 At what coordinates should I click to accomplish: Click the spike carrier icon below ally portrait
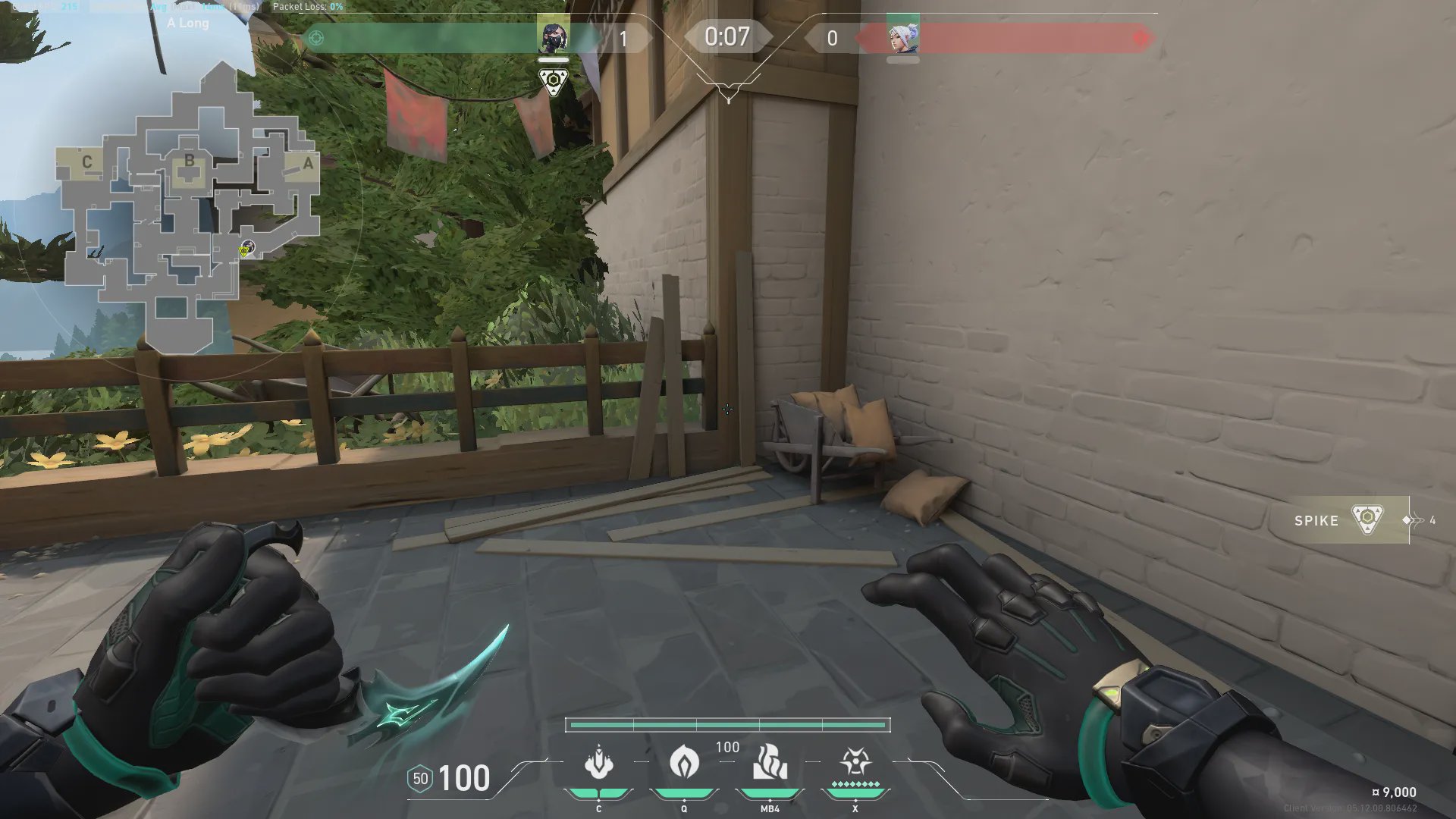pos(554,80)
